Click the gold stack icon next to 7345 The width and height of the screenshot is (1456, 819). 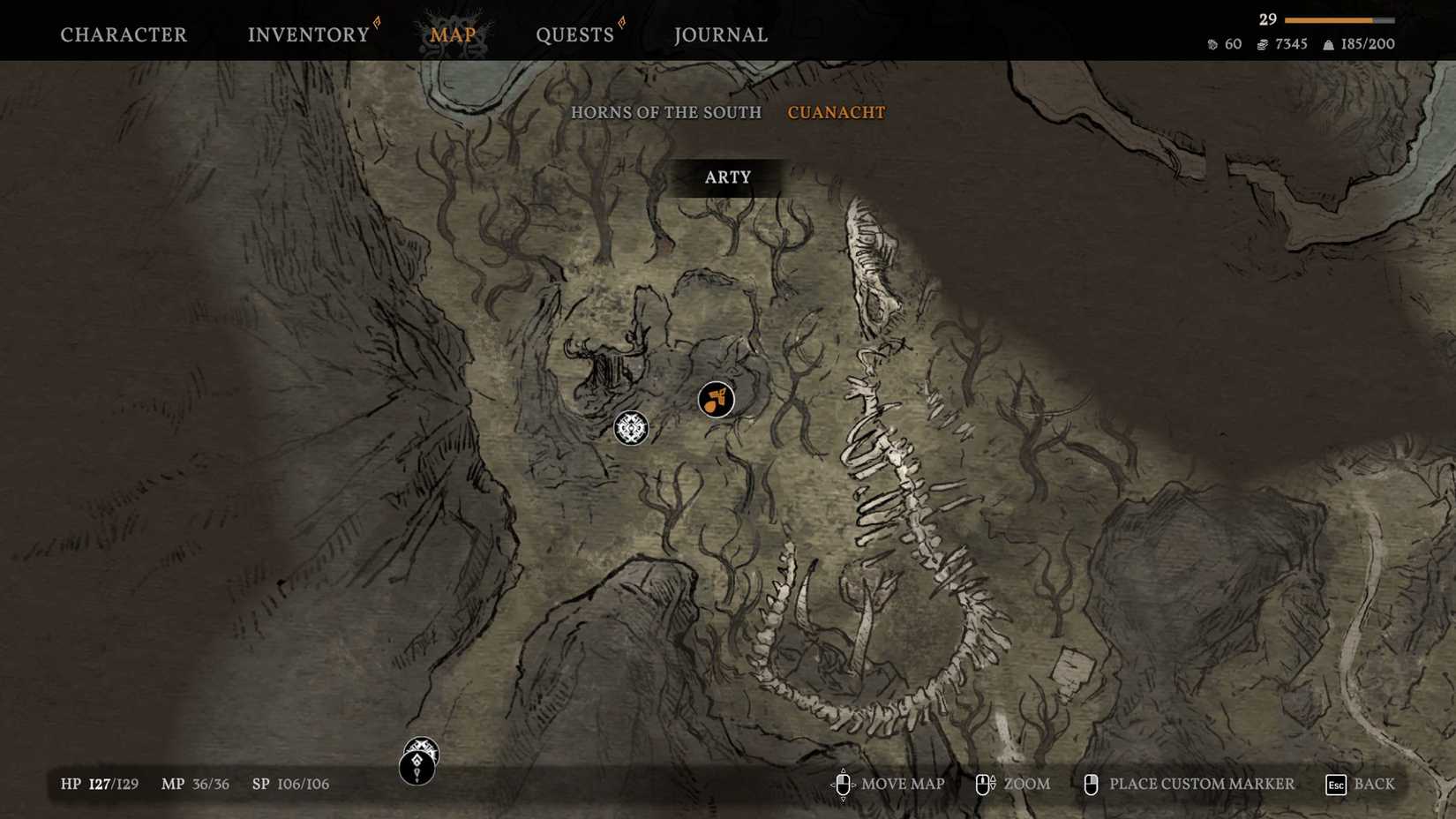click(1264, 43)
